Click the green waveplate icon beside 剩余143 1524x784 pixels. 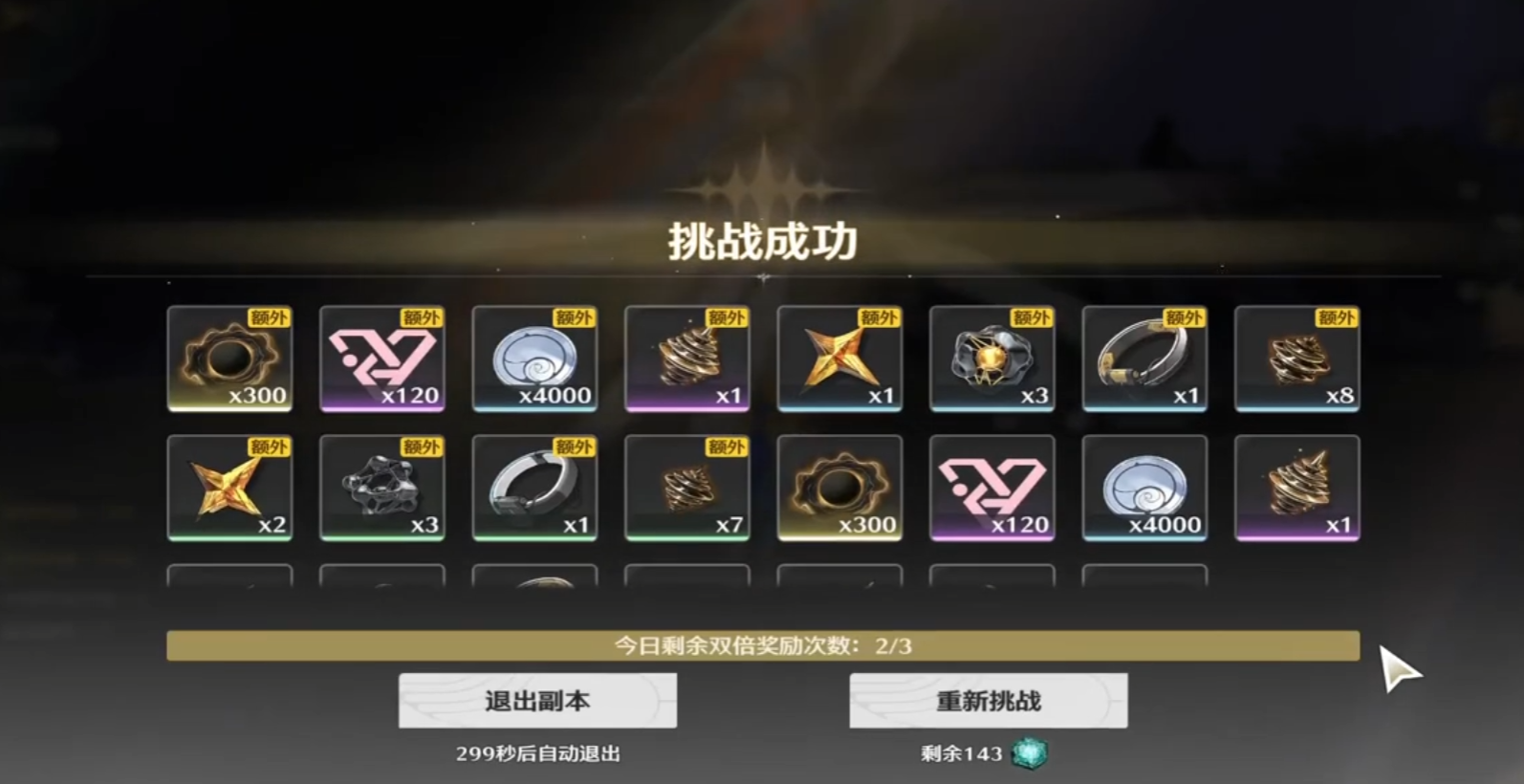1029,752
